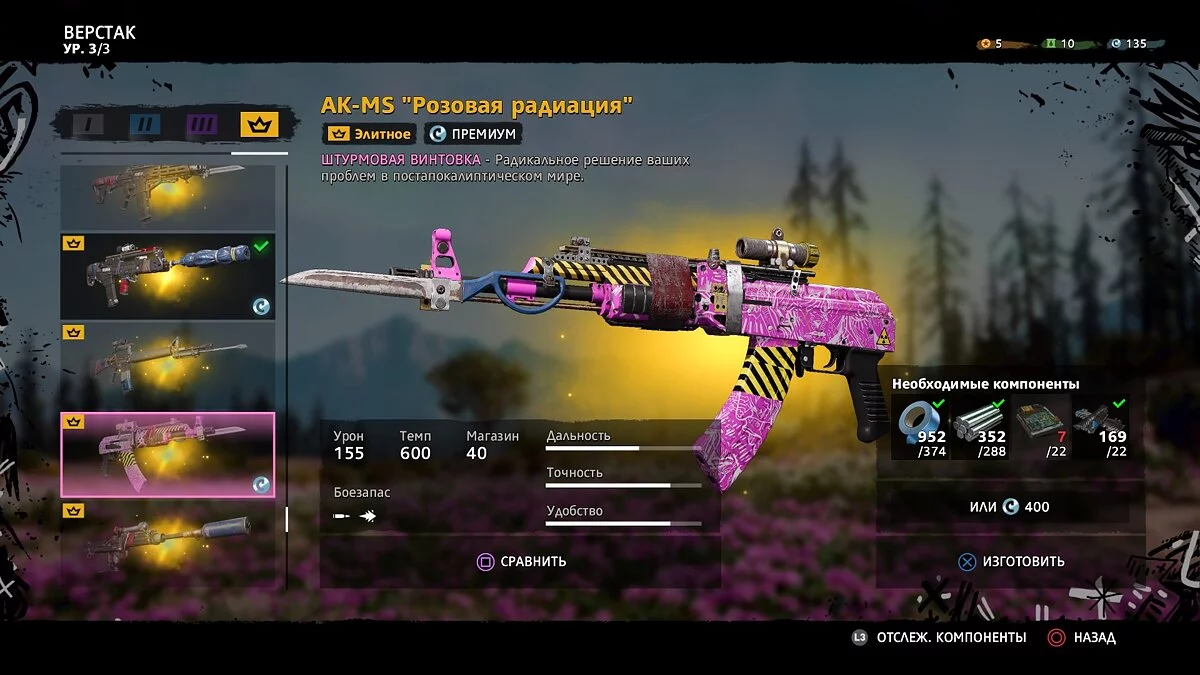Buy the weapon for 400 credits instead

point(1011,507)
